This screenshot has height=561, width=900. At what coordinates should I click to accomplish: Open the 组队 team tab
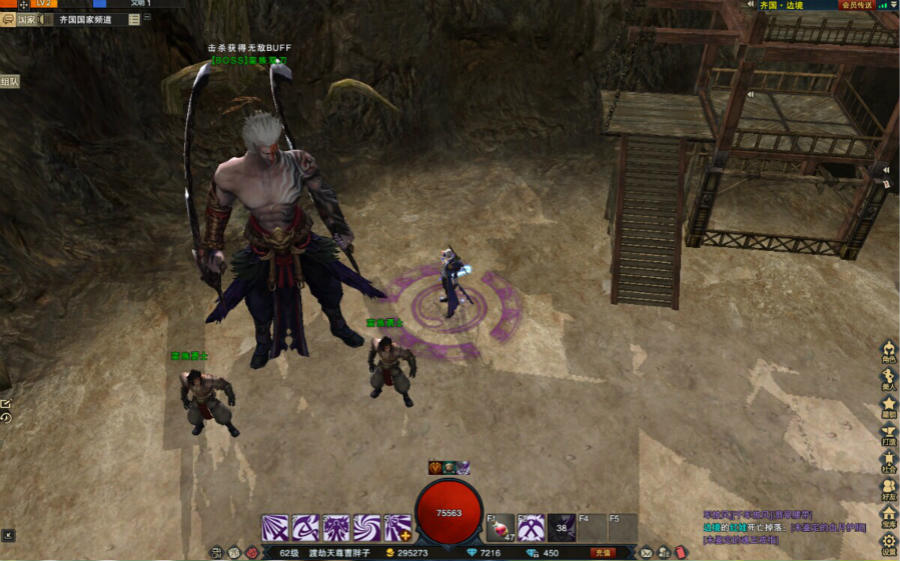pyautogui.click(x=9, y=82)
